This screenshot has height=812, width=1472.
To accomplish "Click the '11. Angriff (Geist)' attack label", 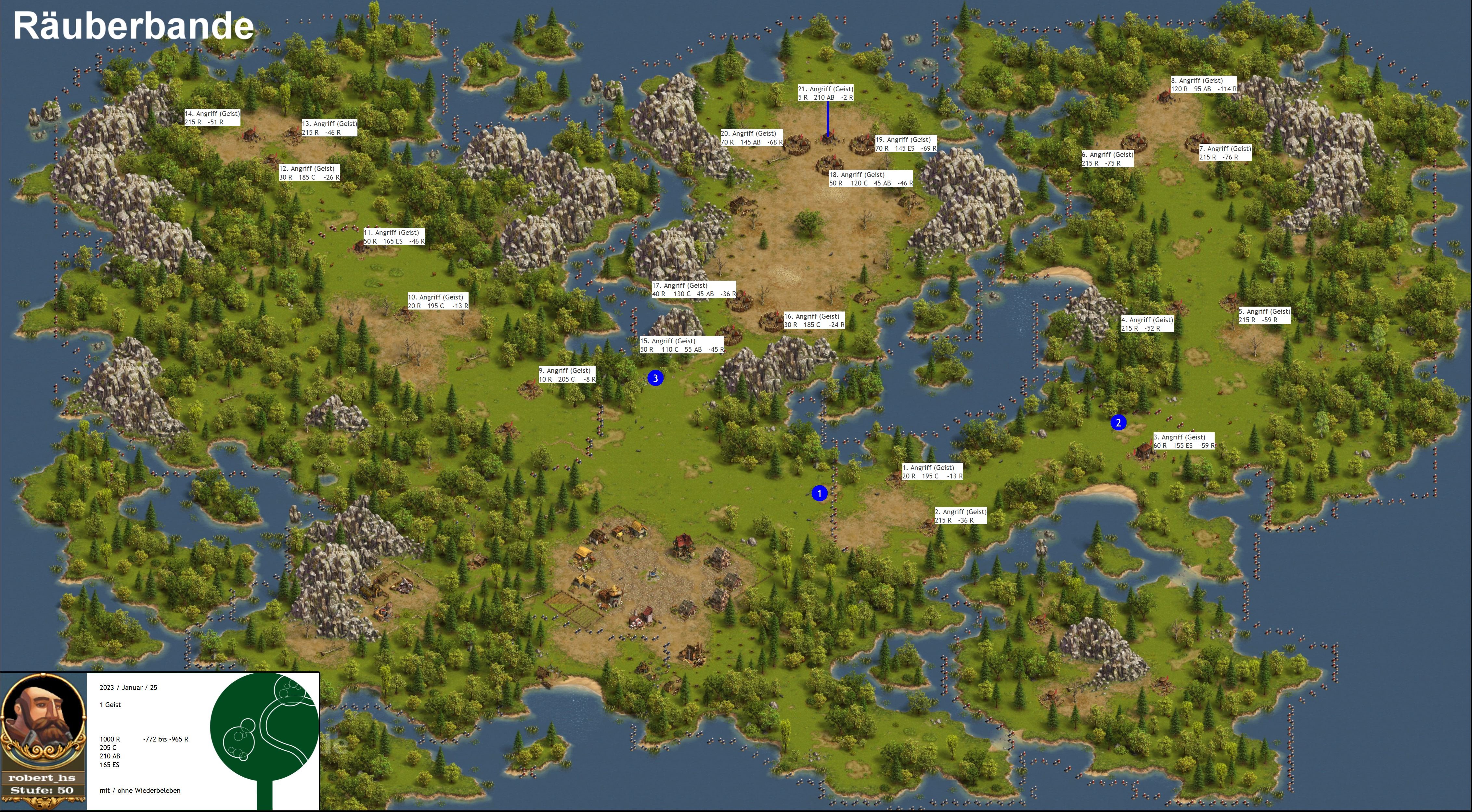I will (394, 237).
